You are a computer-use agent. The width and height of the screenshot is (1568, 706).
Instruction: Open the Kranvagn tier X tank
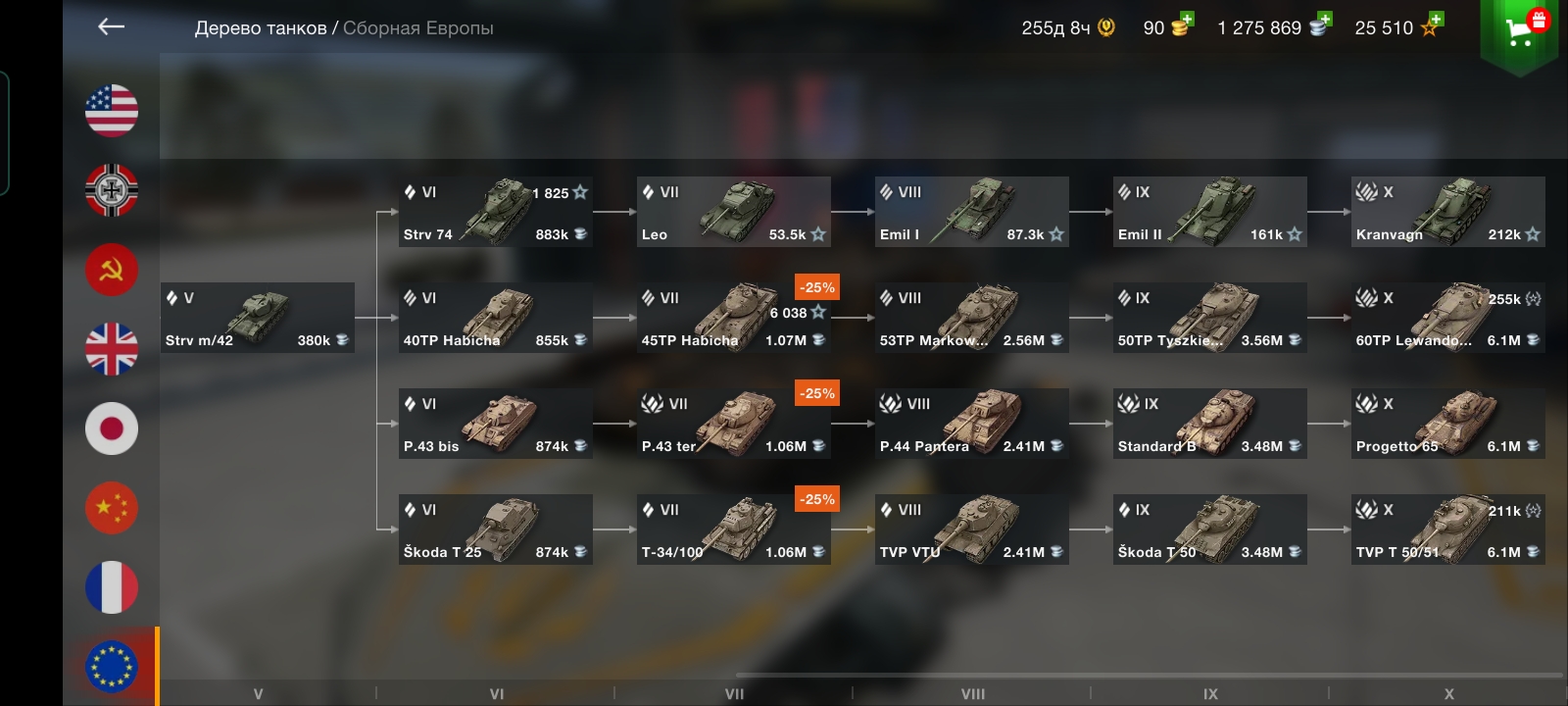[1447, 212]
